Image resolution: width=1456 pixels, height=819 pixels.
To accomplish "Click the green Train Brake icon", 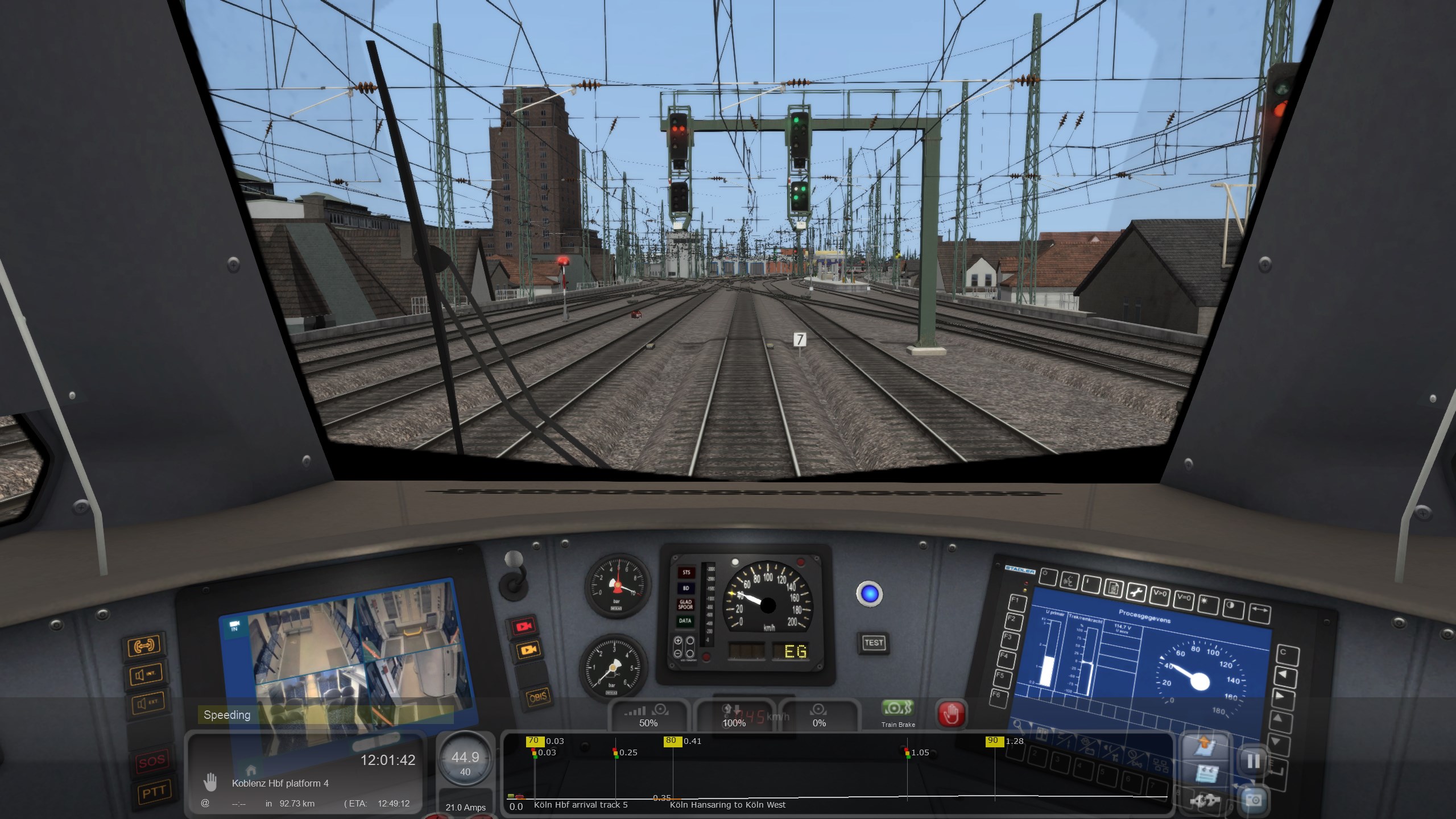I will pos(897,709).
